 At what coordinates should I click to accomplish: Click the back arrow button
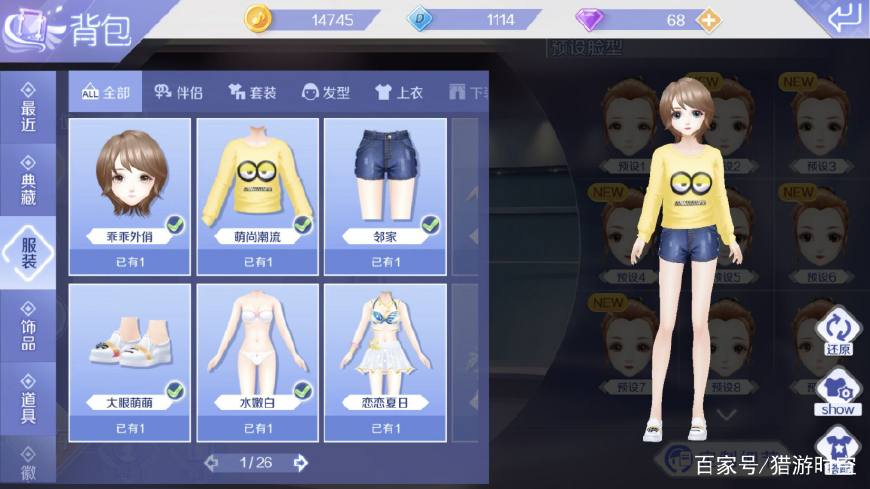point(843,16)
